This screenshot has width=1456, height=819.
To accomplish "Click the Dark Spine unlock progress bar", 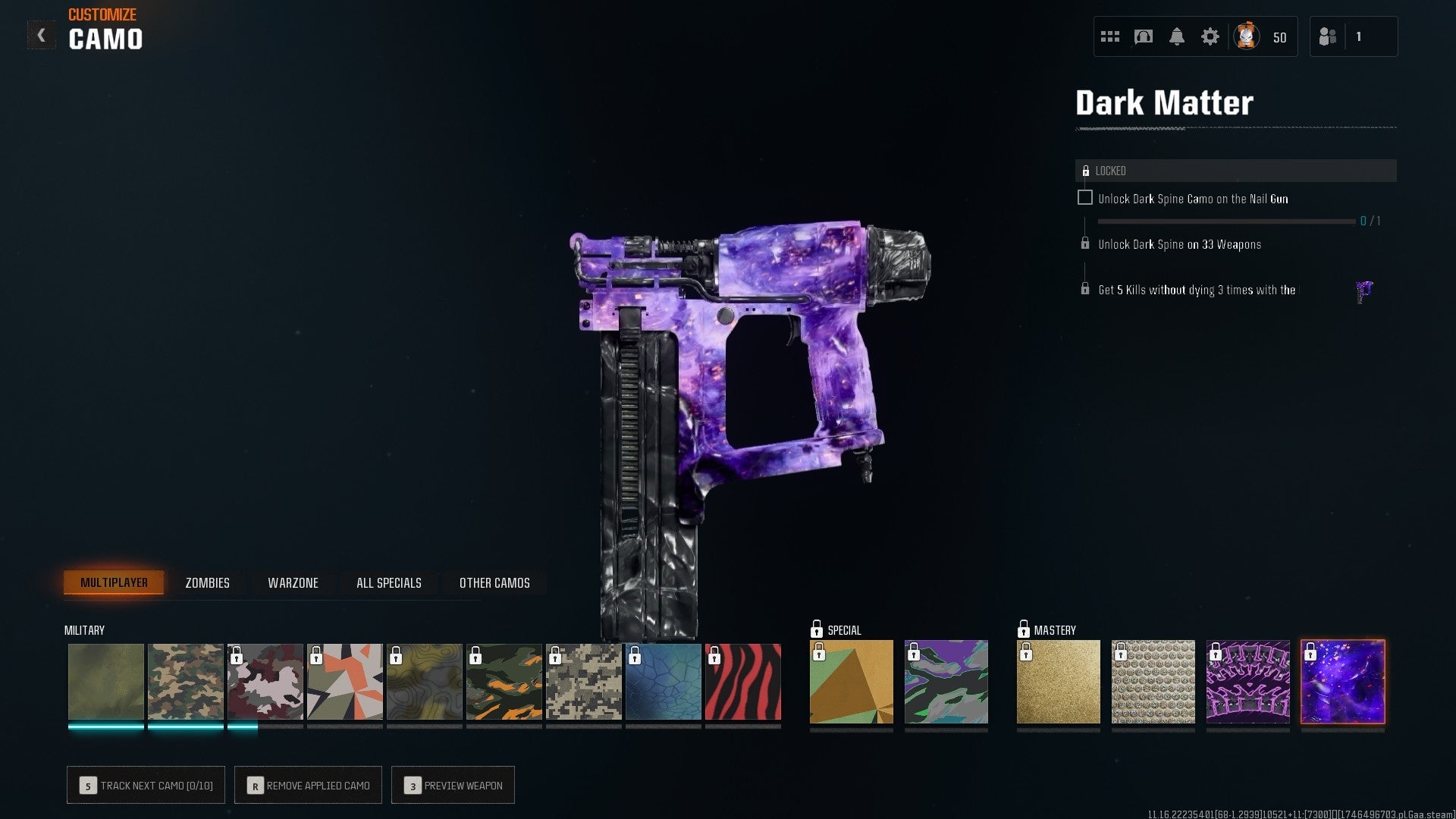I will [1226, 221].
